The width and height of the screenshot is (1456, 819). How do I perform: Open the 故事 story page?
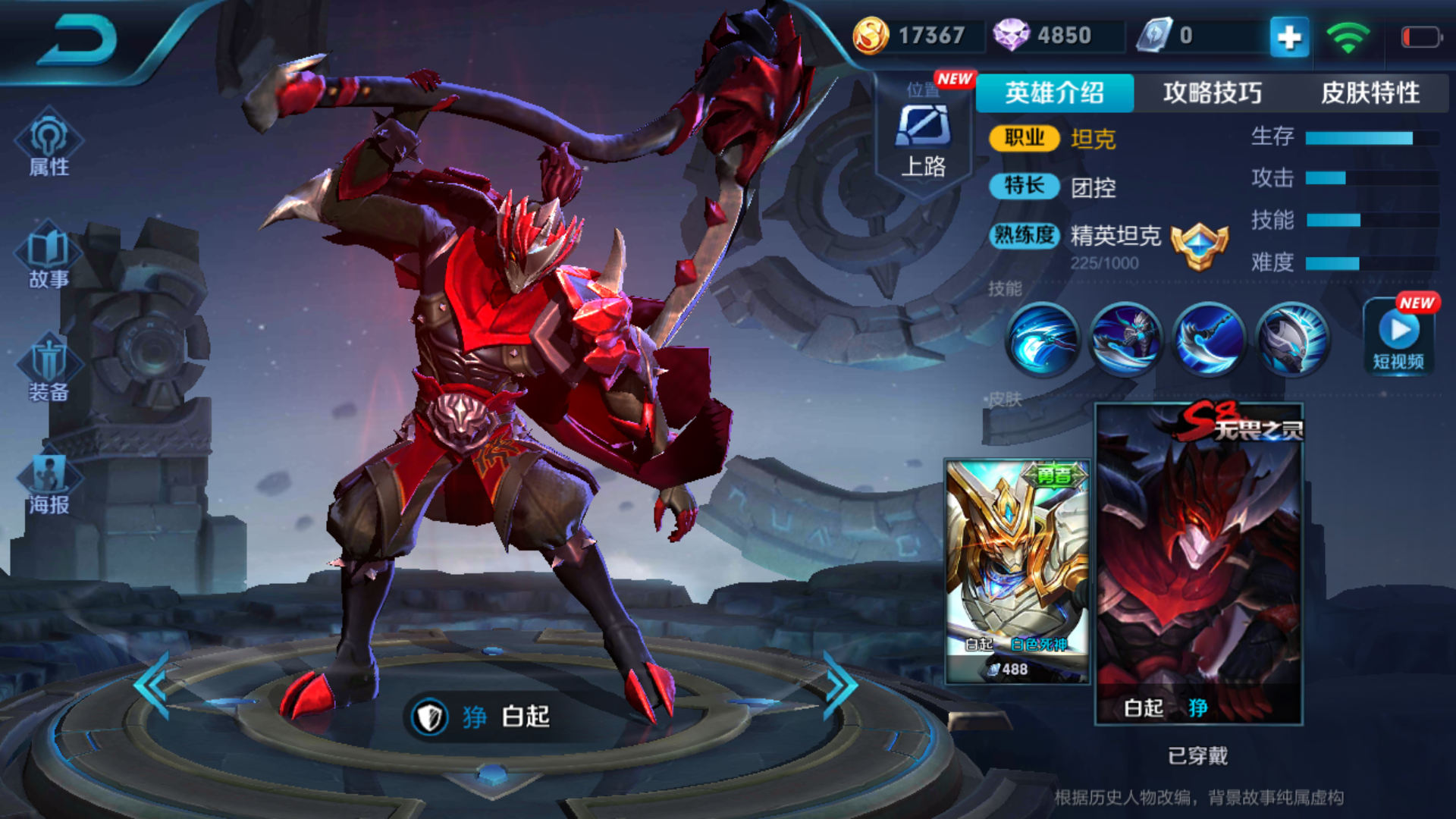49,256
